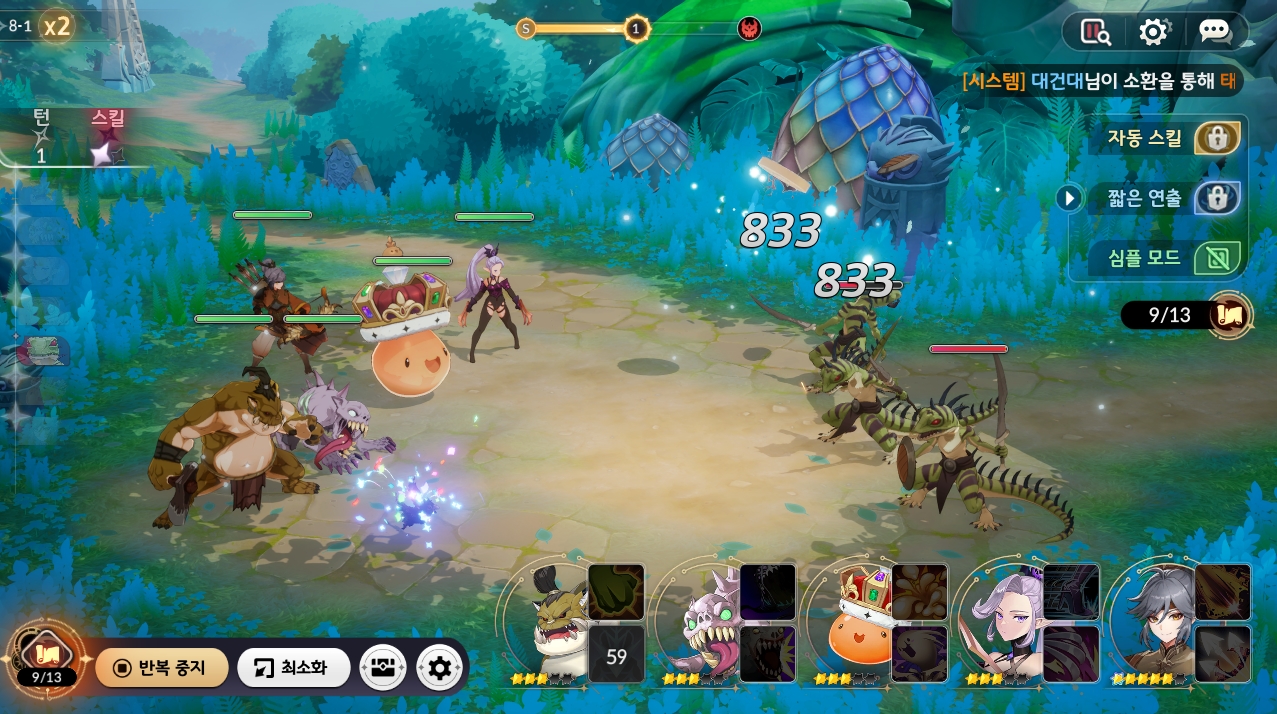Toggle the 짧은 연출 (short animation) option

tap(1216, 198)
